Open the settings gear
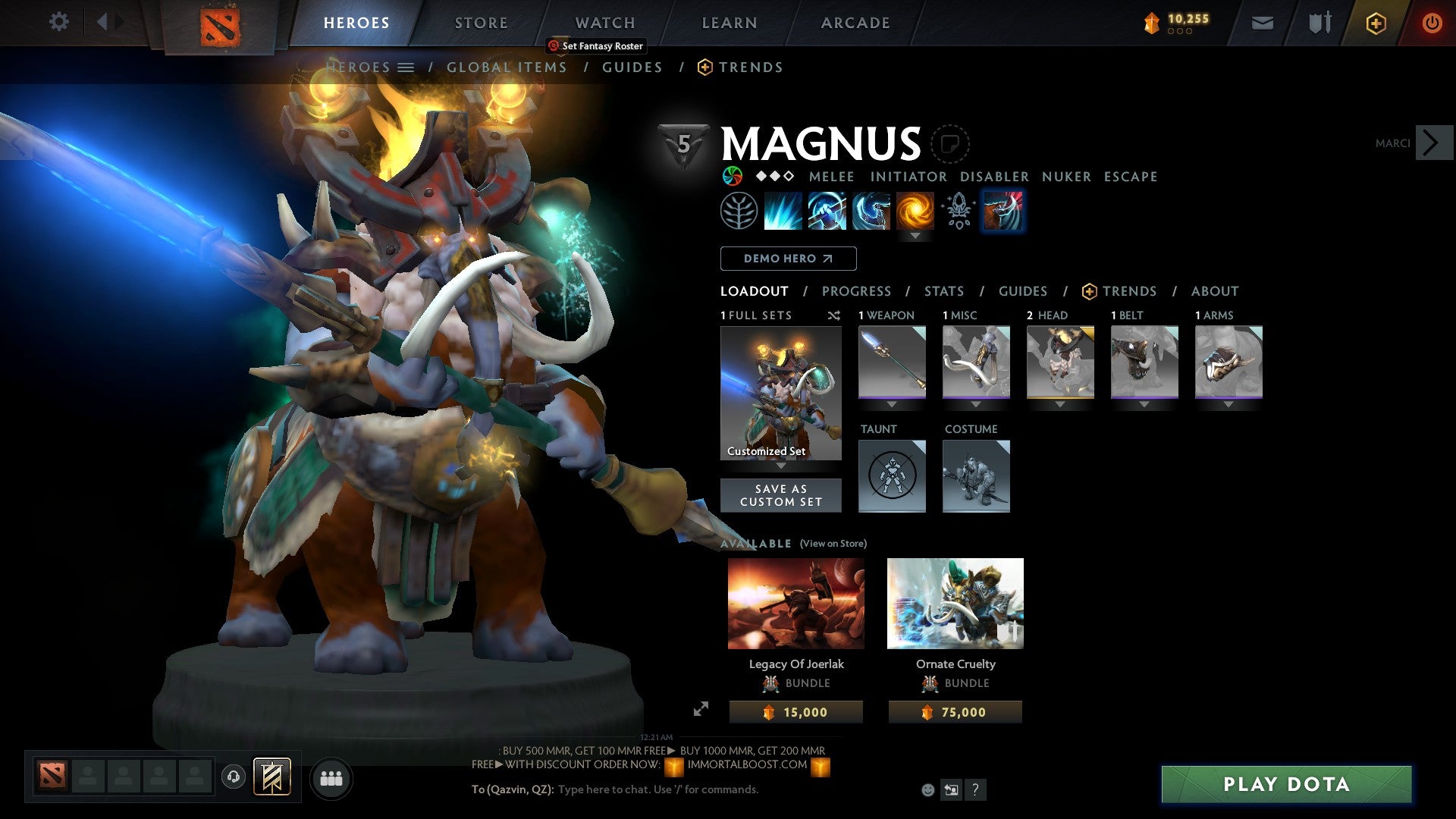The width and height of the screenshot is (1456, 819). pyautogui.click(x=58, y=22)
